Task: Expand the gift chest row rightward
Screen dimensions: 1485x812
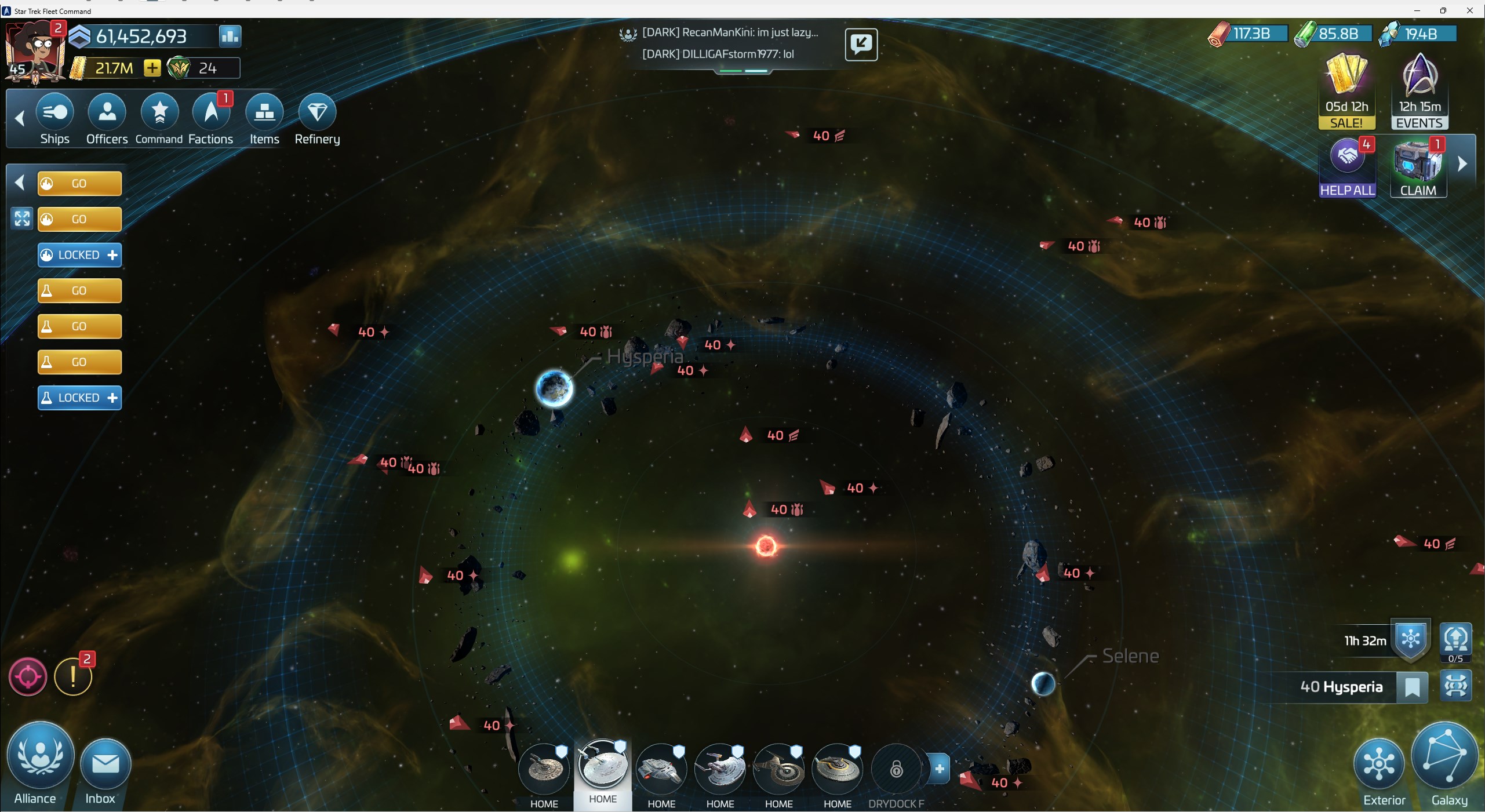Action: [1463, 164]
